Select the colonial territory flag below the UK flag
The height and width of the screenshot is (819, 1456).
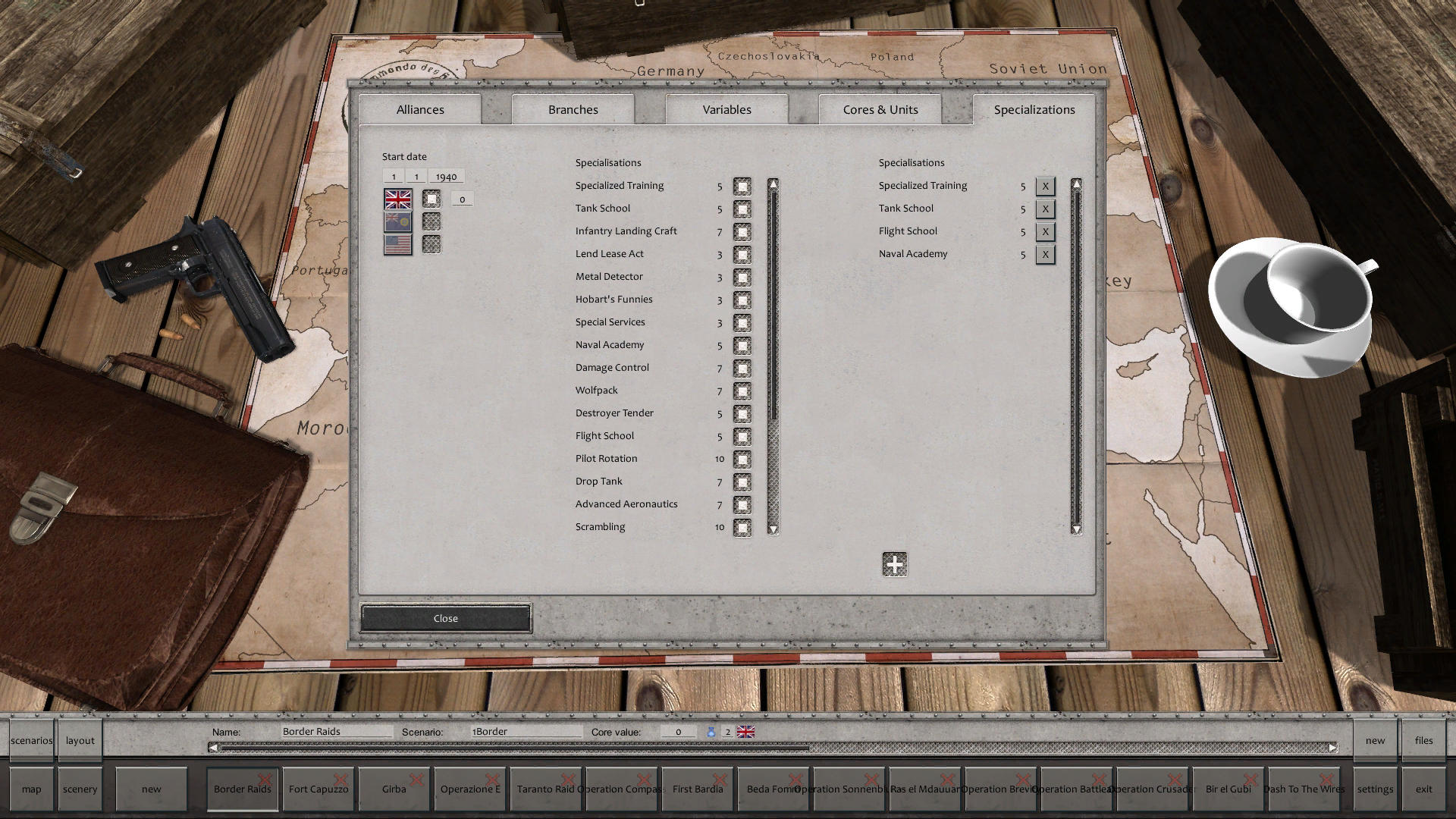(396, 221)
